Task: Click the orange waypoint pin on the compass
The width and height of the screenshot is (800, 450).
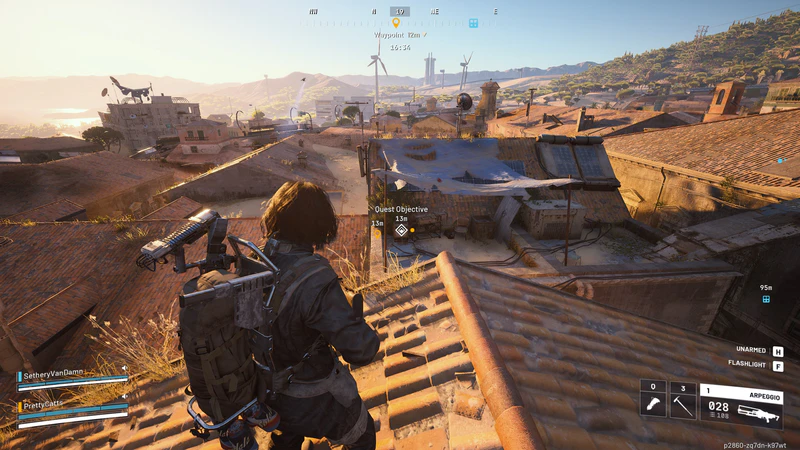Action: (x=396, y=23)
